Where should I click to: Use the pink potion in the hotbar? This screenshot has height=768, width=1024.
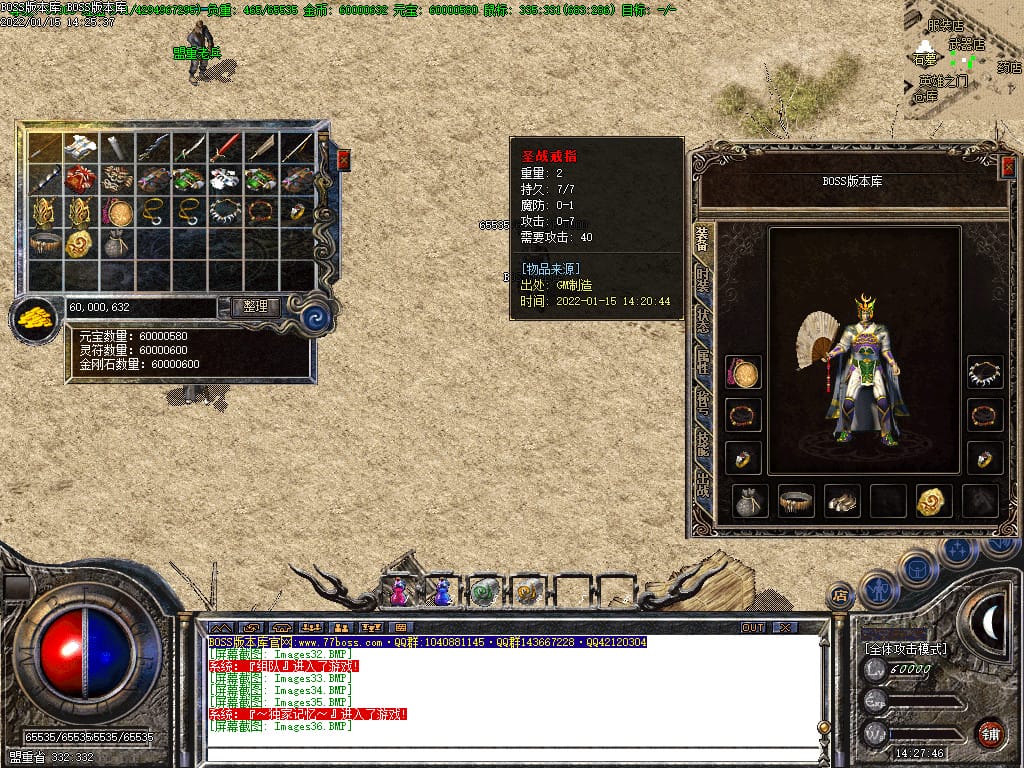pos(399,593)
